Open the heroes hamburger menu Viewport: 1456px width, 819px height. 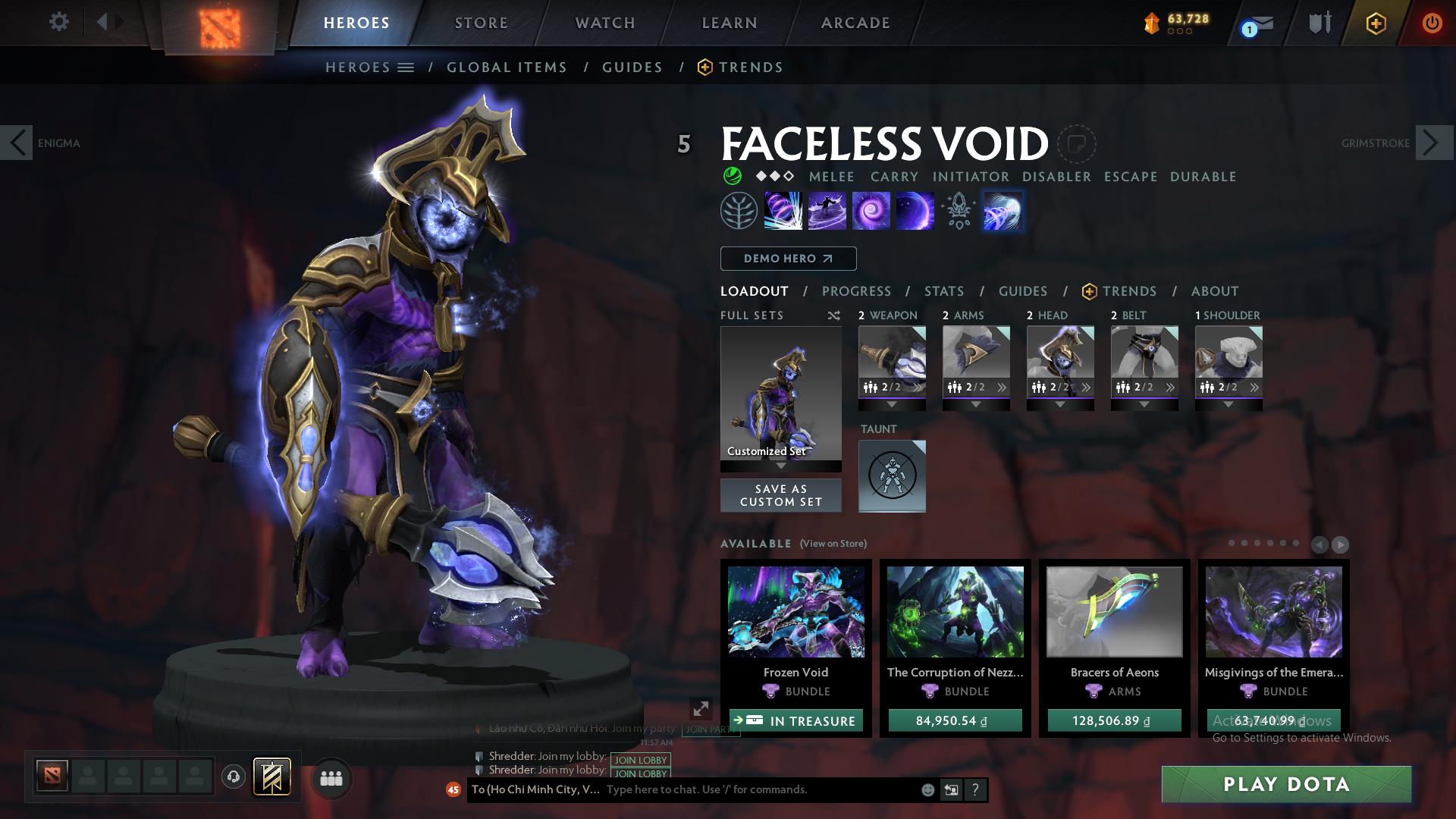406,67
